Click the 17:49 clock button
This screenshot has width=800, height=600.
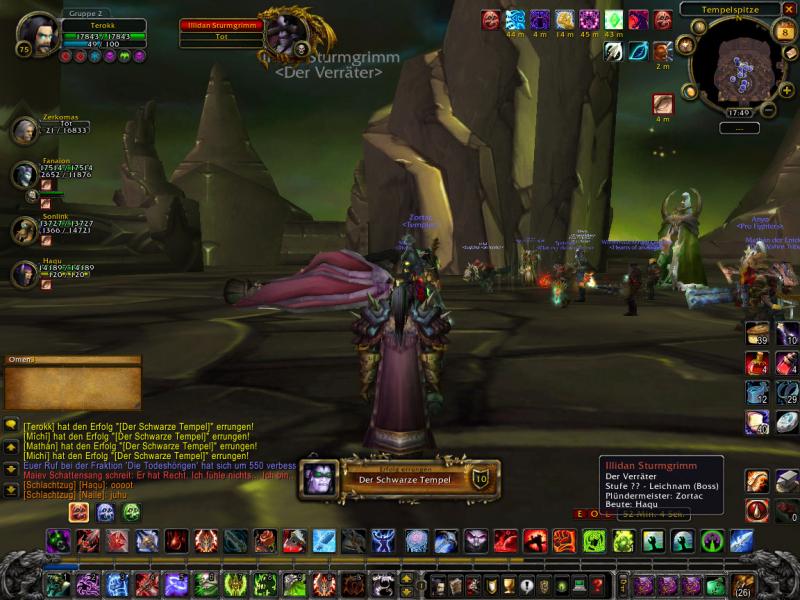point(739,113)
